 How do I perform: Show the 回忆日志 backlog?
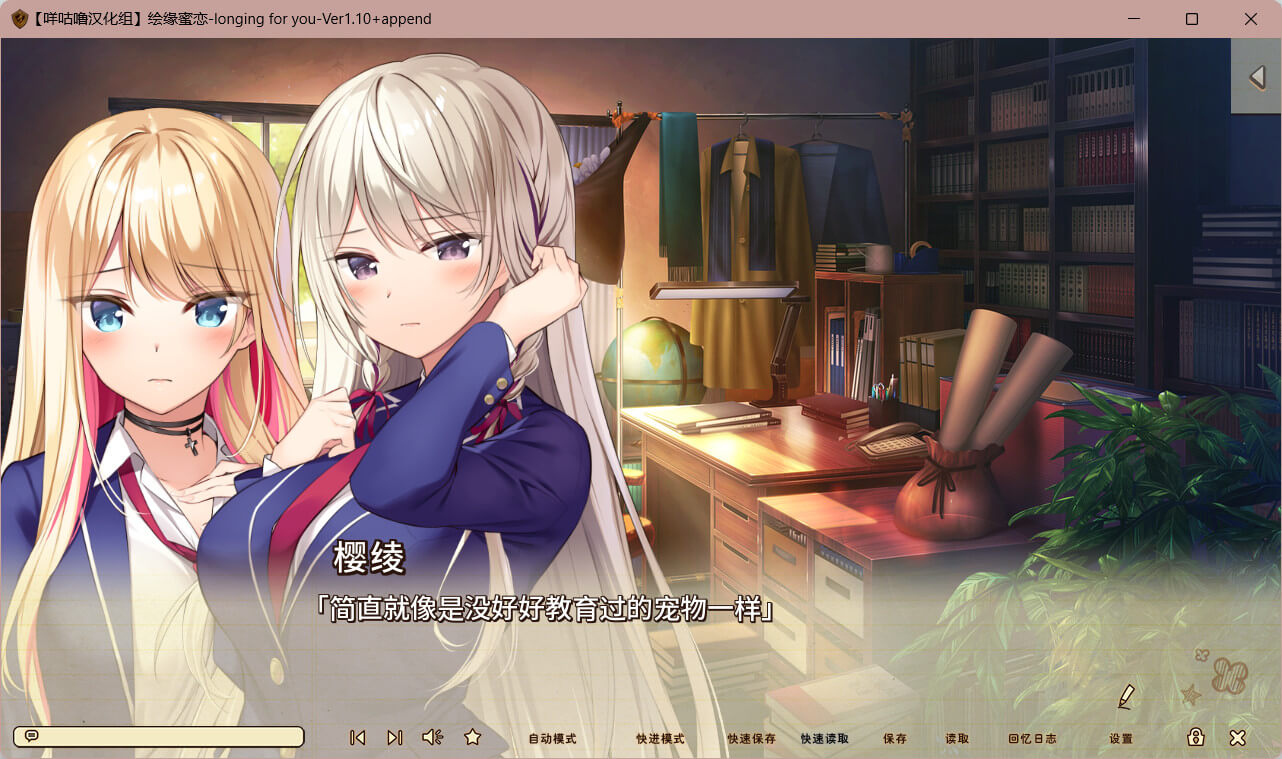coord(1032,739)
